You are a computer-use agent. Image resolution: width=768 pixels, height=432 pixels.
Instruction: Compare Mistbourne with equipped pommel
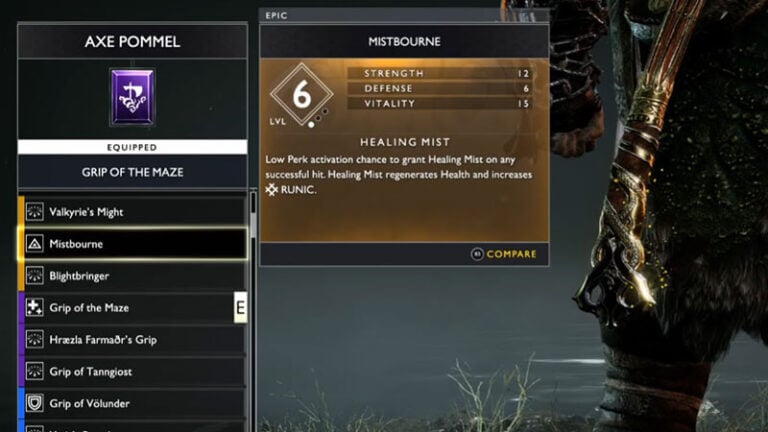click(504, 254)
